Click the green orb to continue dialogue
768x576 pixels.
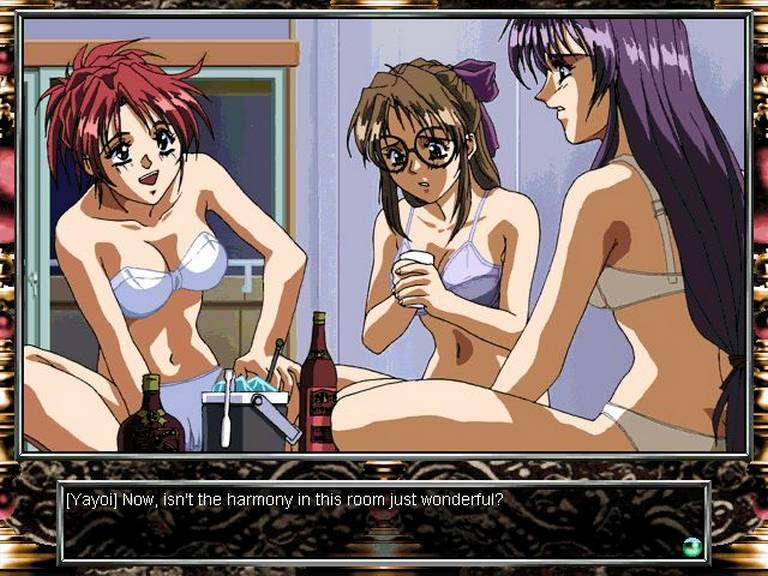point(691,546)
